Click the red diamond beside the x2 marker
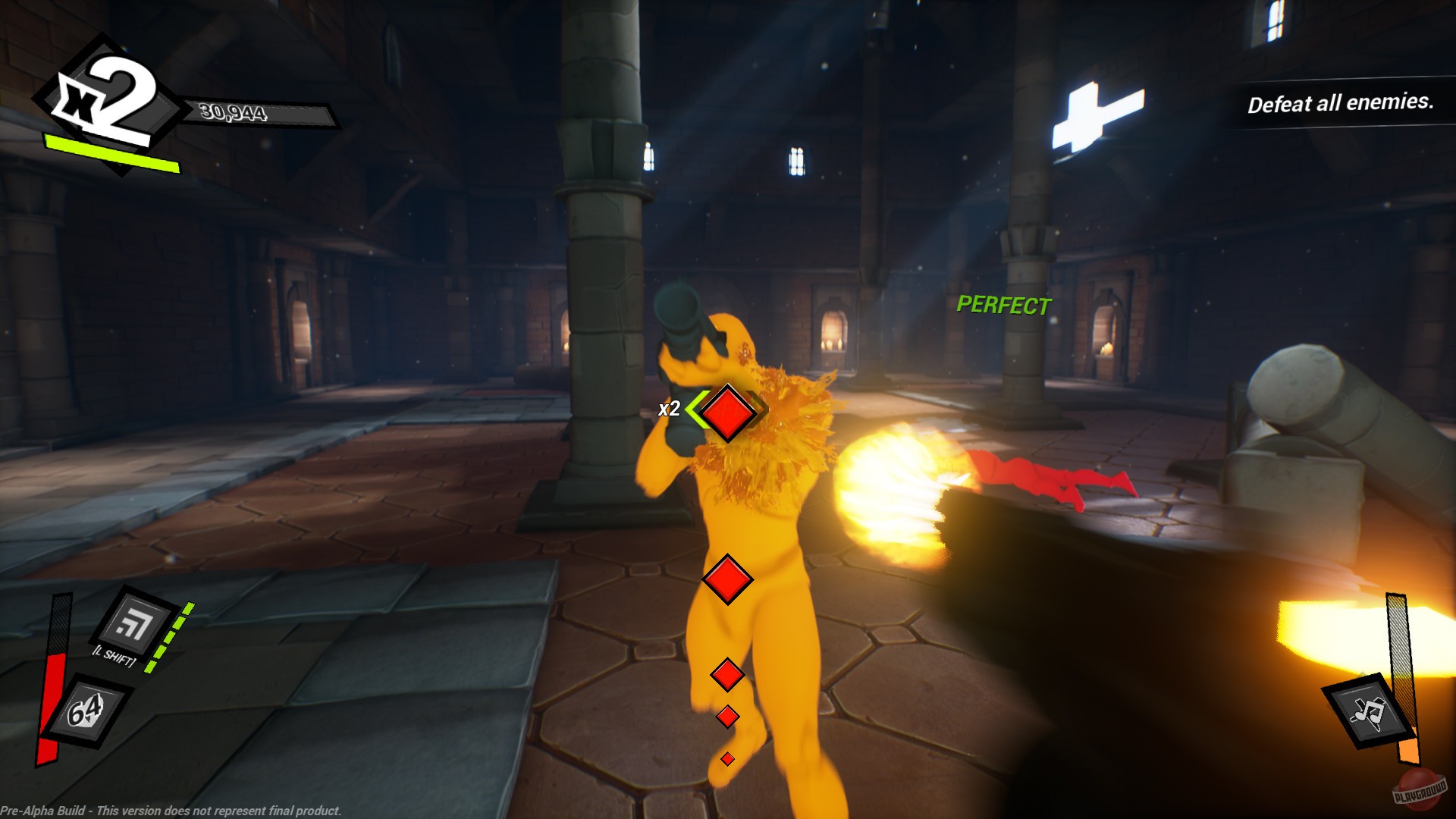 pyautogui.click(x=726, y=412)
